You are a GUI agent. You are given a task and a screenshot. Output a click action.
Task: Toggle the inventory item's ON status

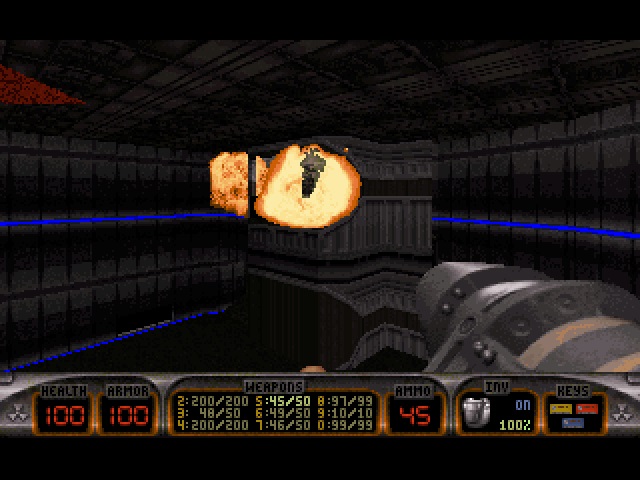pyautogui.click(x=522, y=405)
